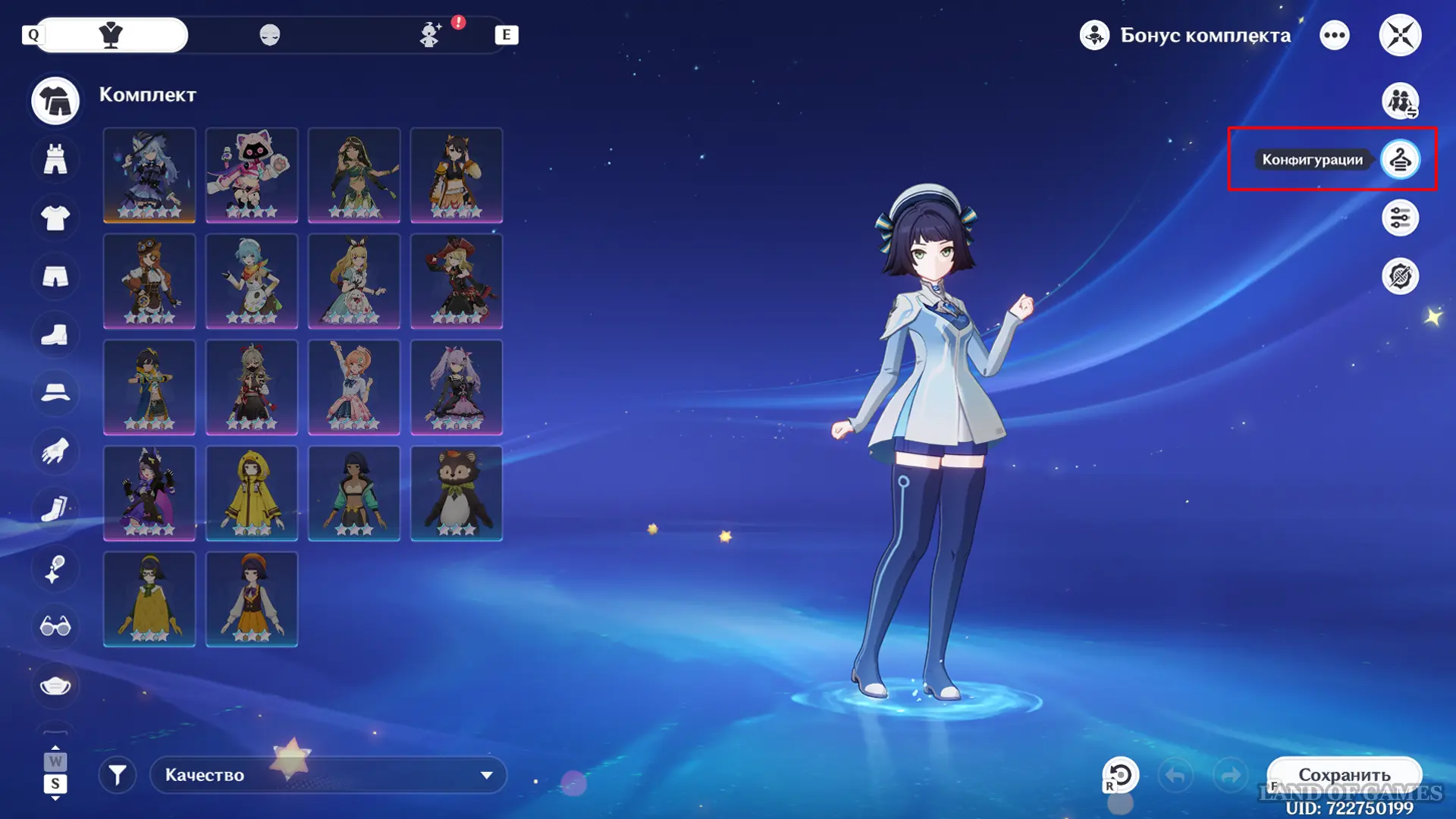The width and height of the screenshot is (1456, 819).
Task: Close the wardrobe screen
Action: 1400,35
